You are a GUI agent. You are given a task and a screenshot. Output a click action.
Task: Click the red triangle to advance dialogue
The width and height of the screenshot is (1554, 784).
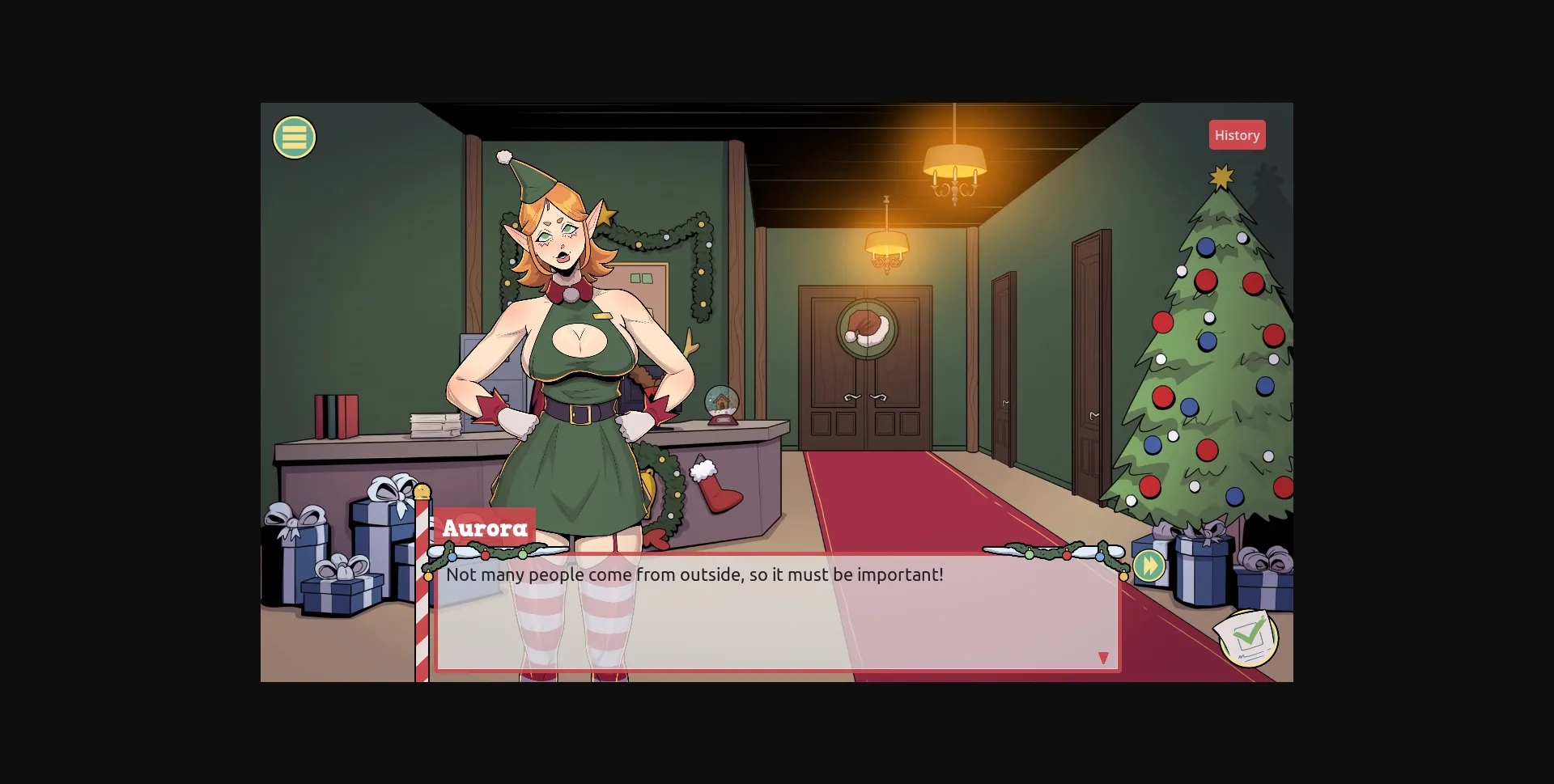coord(1104,658)
